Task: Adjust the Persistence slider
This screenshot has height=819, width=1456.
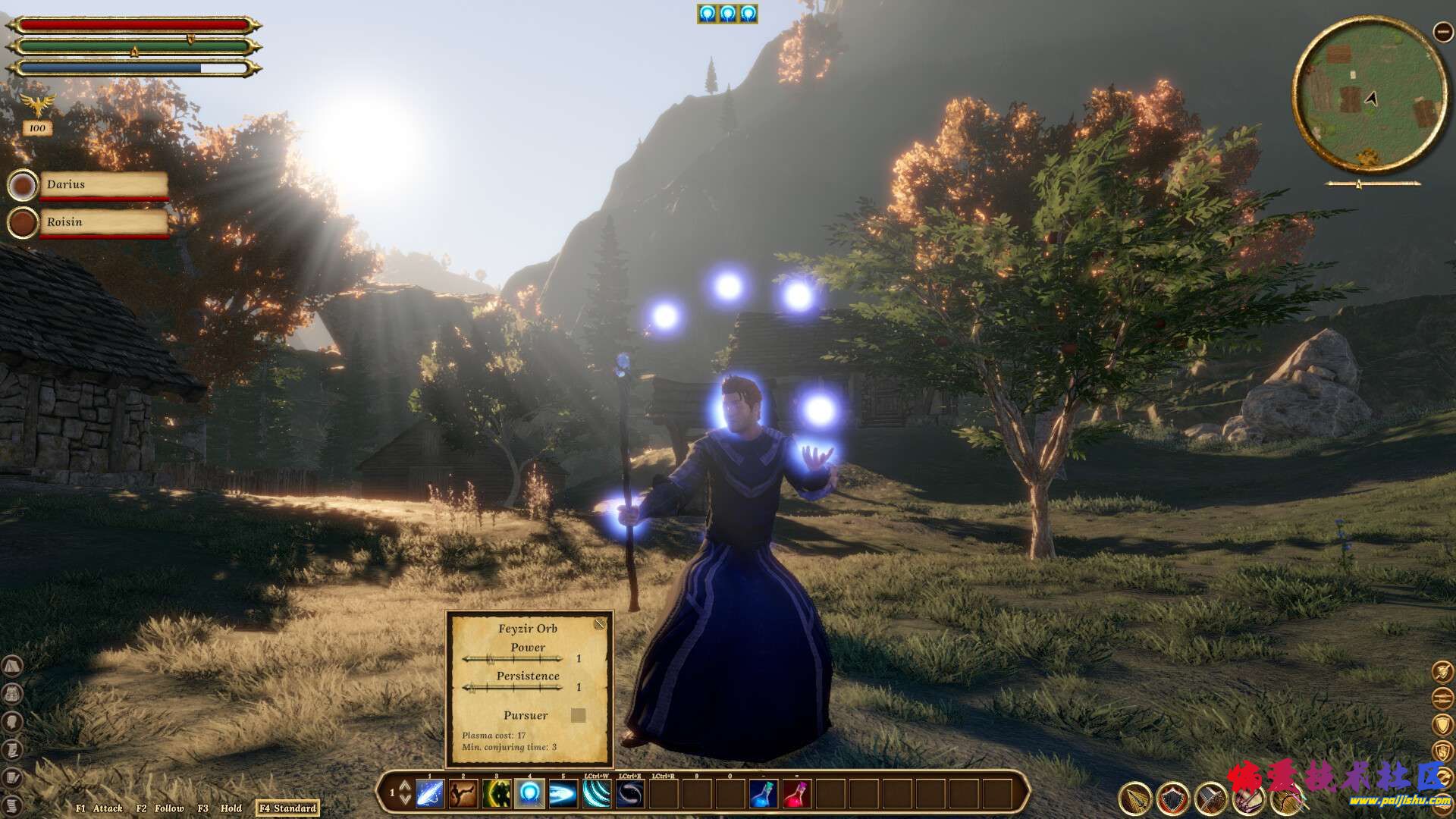Action: (x=513, y=687)
